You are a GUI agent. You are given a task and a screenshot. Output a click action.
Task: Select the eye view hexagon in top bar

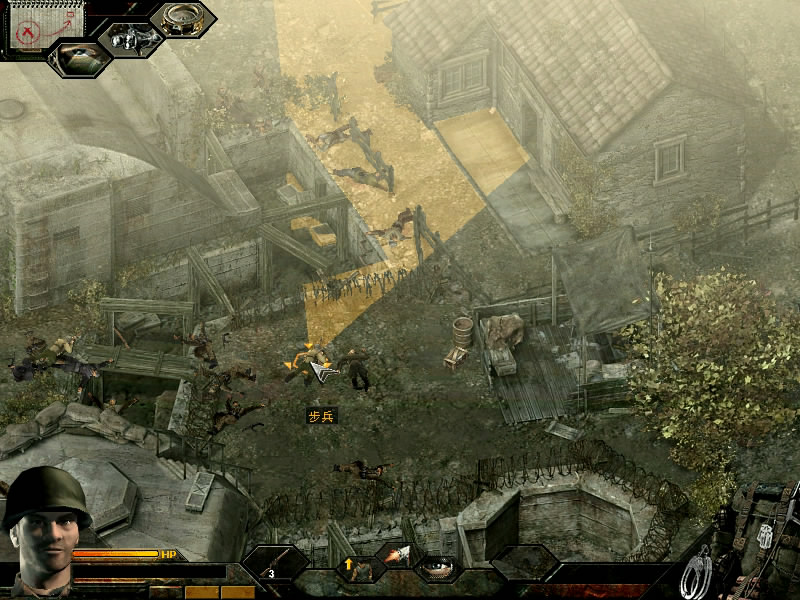click(79, 58)
